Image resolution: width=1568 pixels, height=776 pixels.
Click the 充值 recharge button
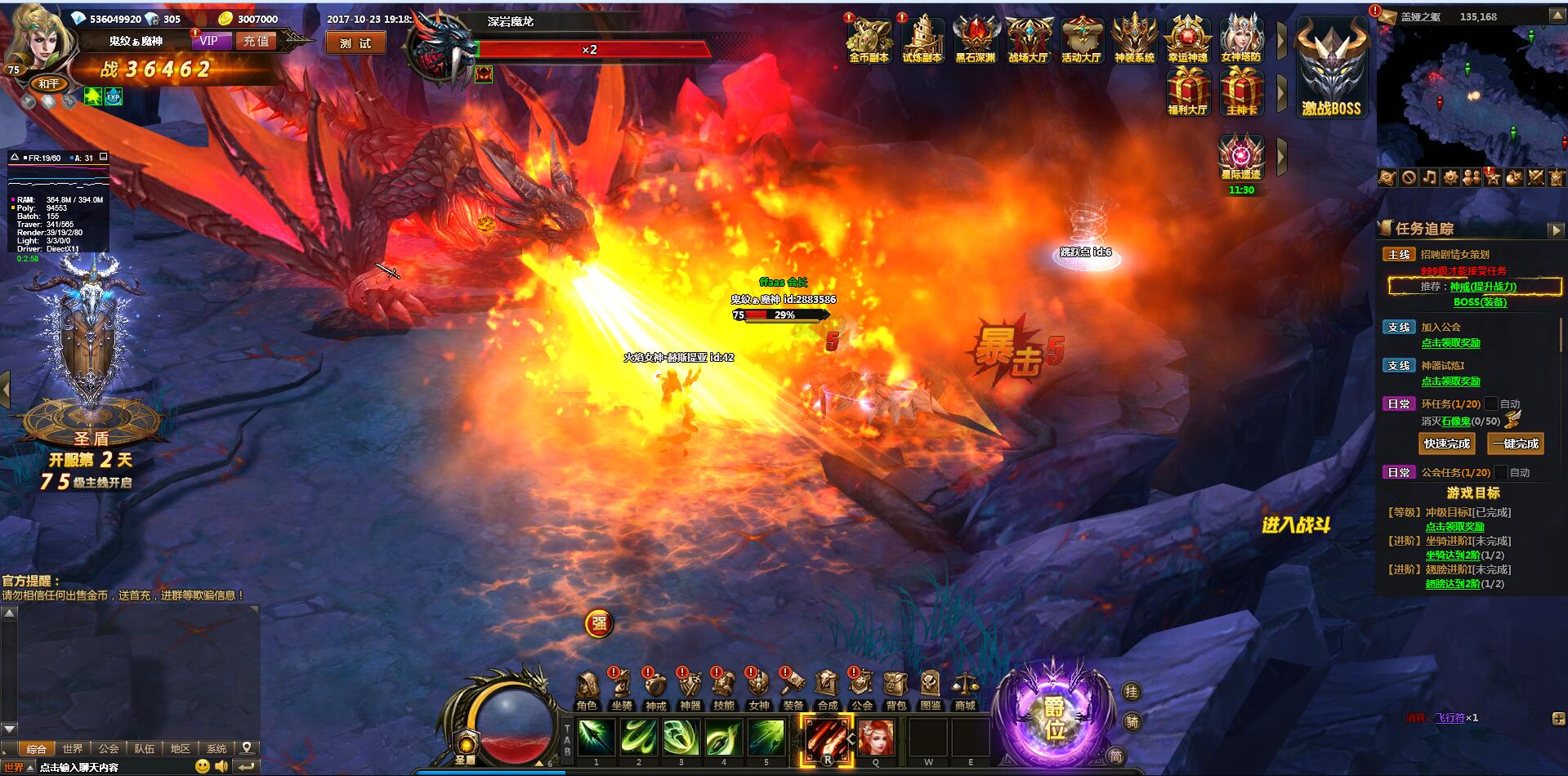256,41
